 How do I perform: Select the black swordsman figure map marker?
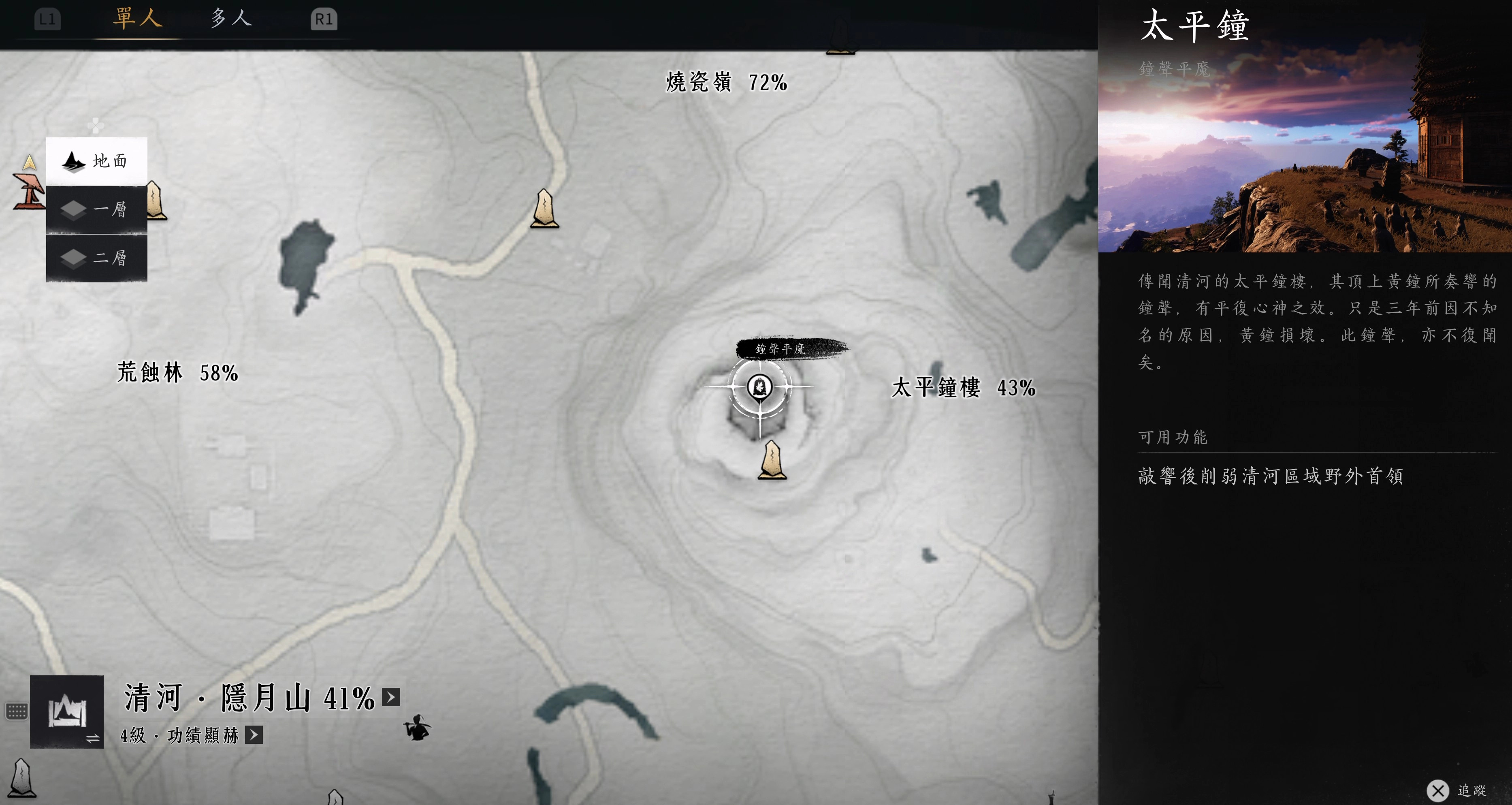417,728
